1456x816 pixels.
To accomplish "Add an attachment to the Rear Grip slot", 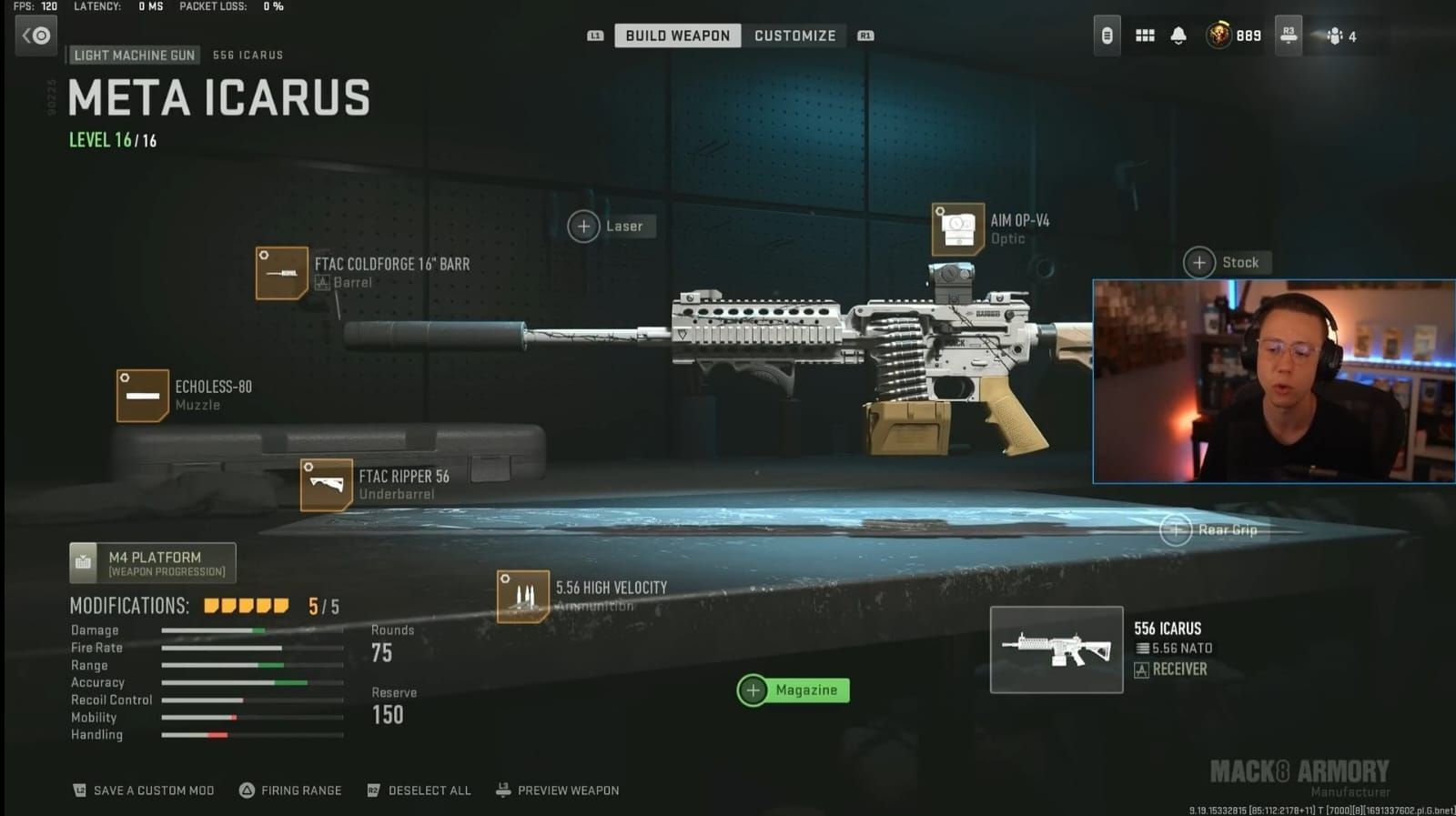I will point(1176,529).
